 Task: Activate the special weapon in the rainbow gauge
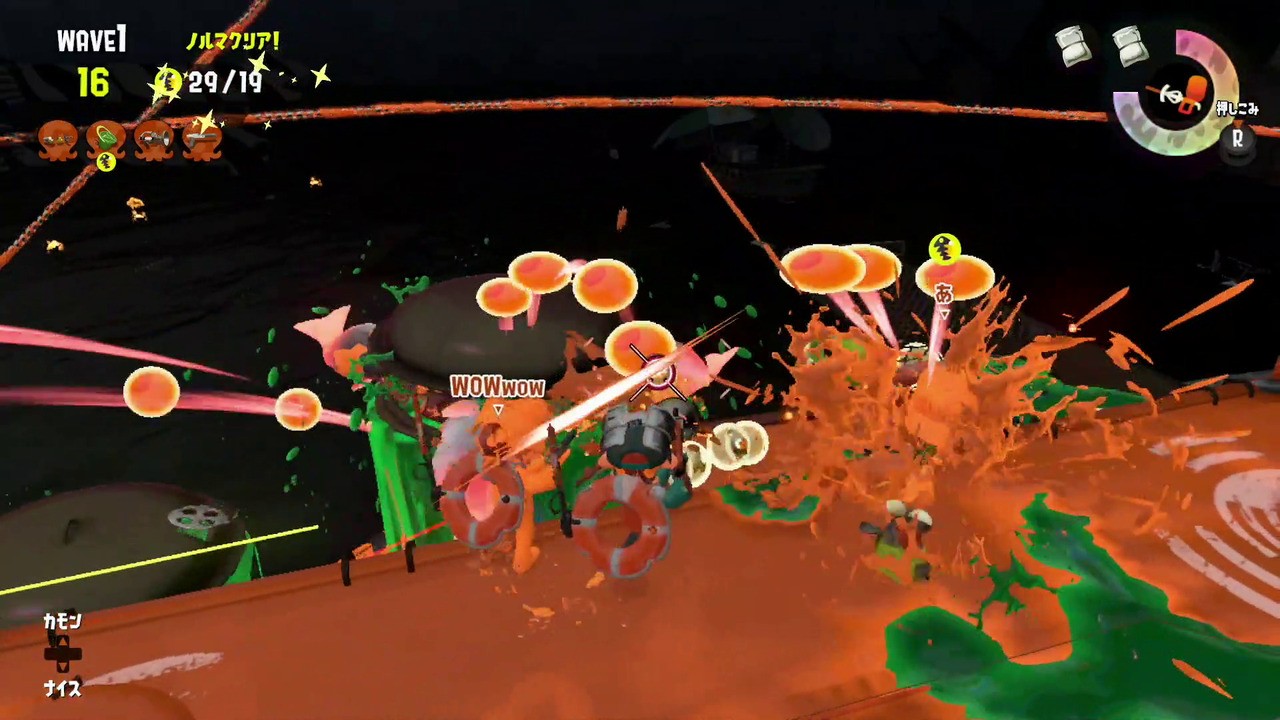tap(1175, 93)
